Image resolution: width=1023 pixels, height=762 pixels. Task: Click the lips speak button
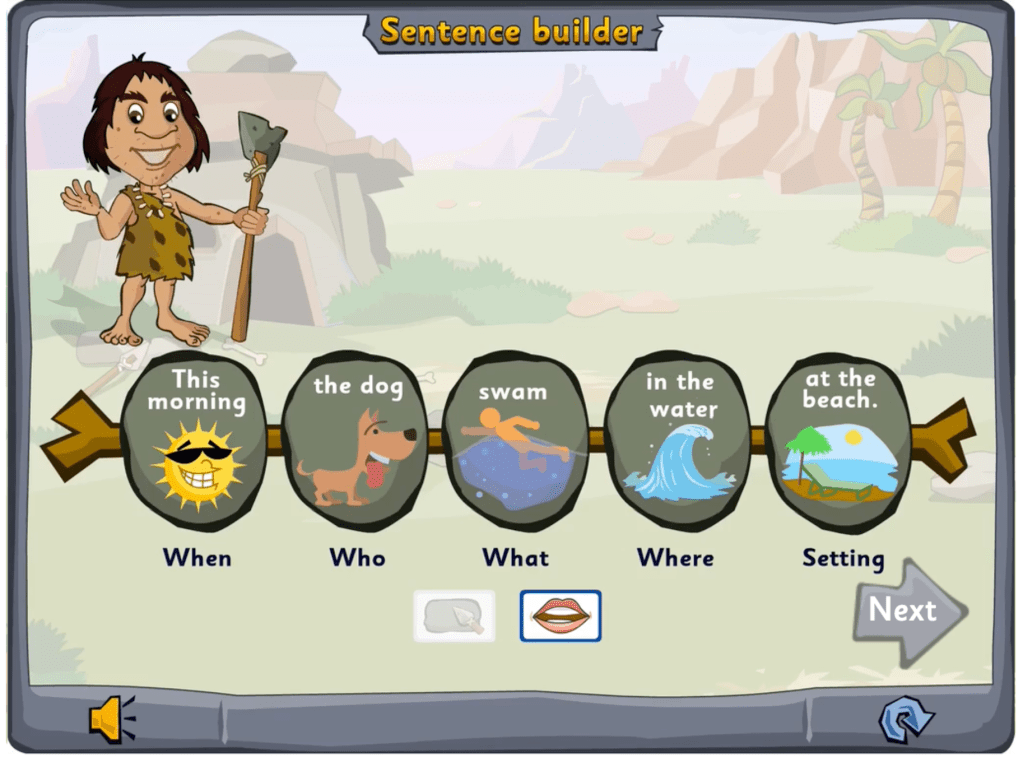coord(560,616)
